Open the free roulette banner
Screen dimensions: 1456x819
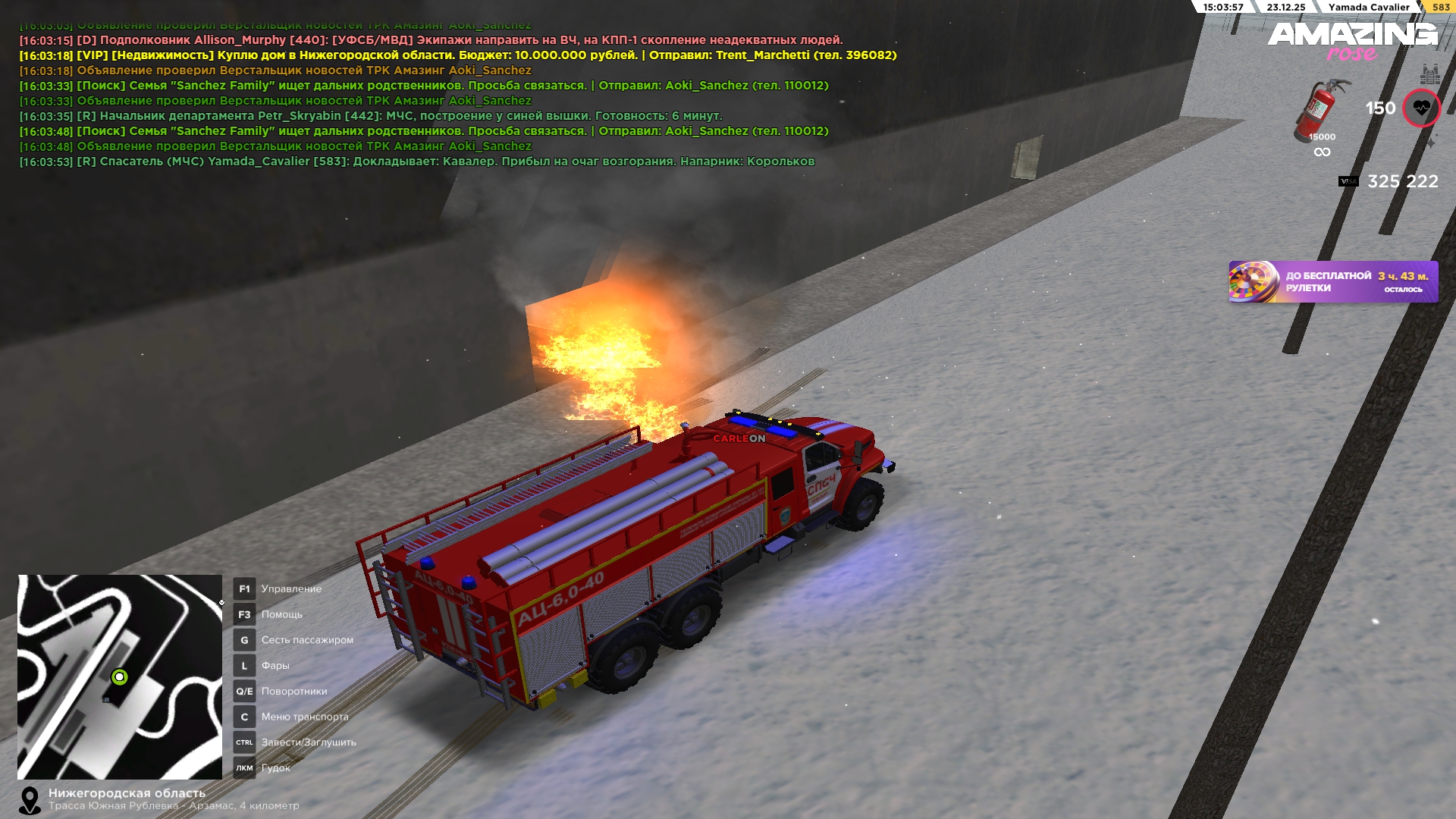1332,282
